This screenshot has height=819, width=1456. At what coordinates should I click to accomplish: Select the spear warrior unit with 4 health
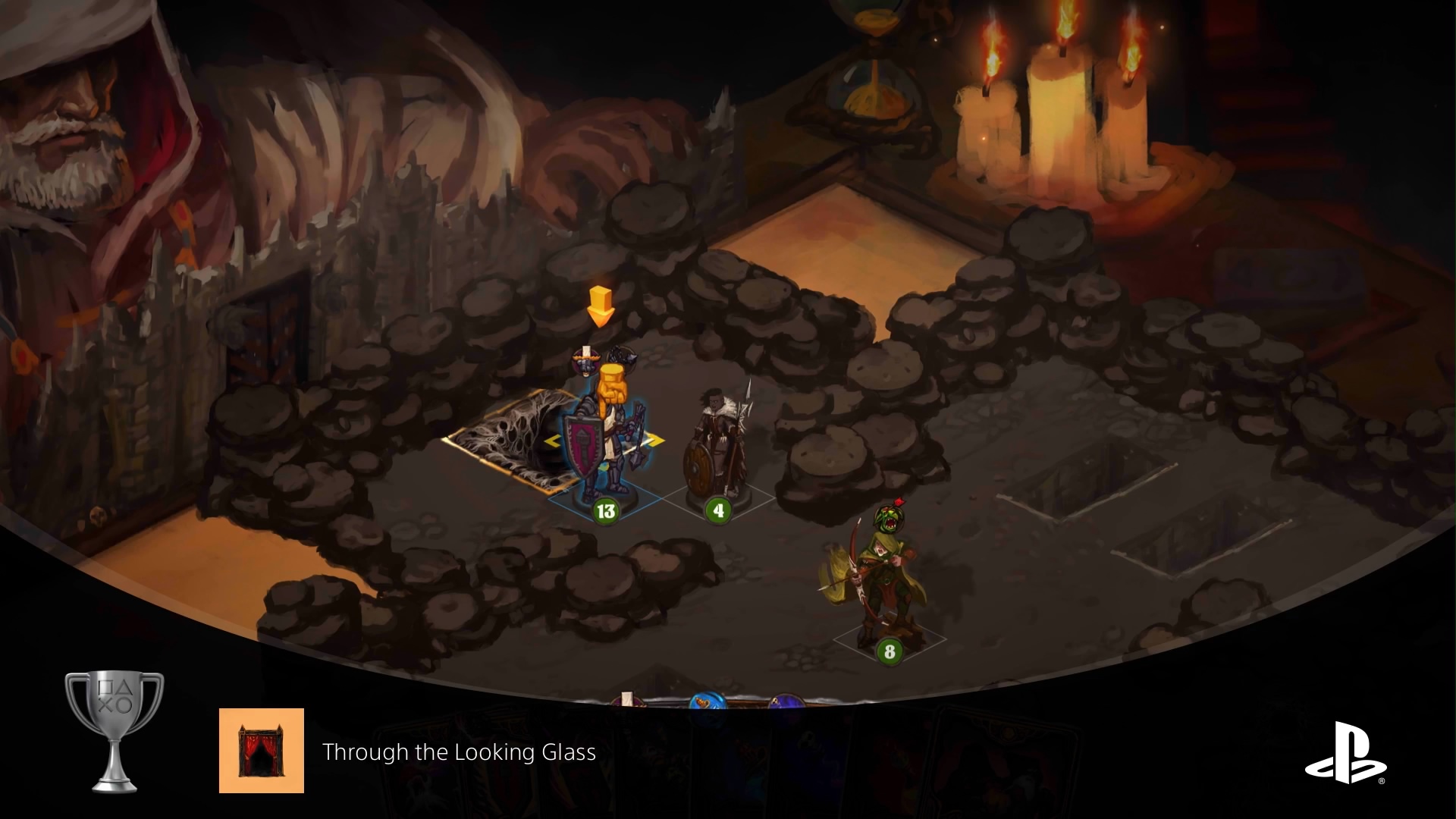pos(717,451)
